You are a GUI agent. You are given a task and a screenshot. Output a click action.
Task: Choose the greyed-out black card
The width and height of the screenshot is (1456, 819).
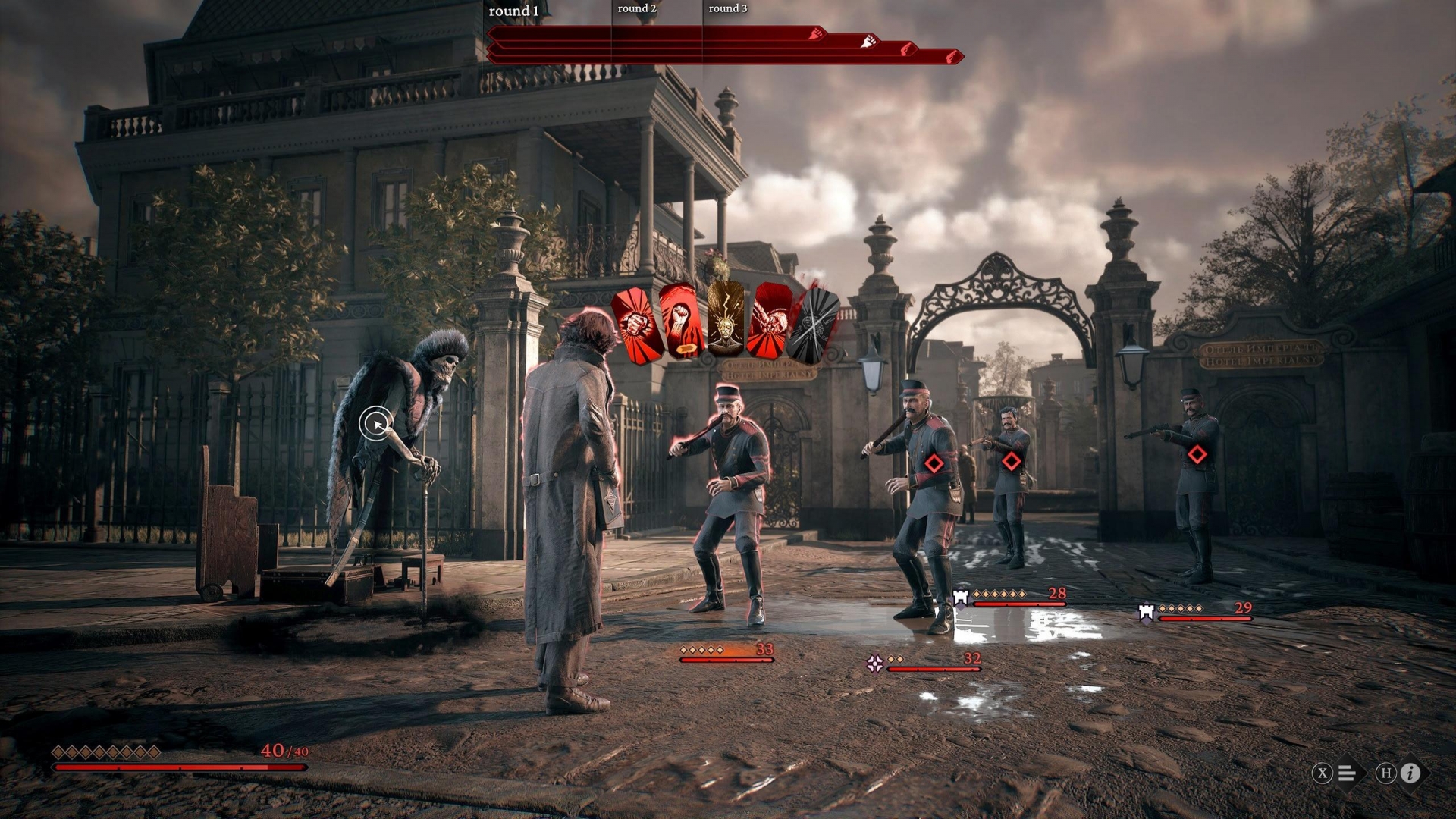tap(811, 326)
